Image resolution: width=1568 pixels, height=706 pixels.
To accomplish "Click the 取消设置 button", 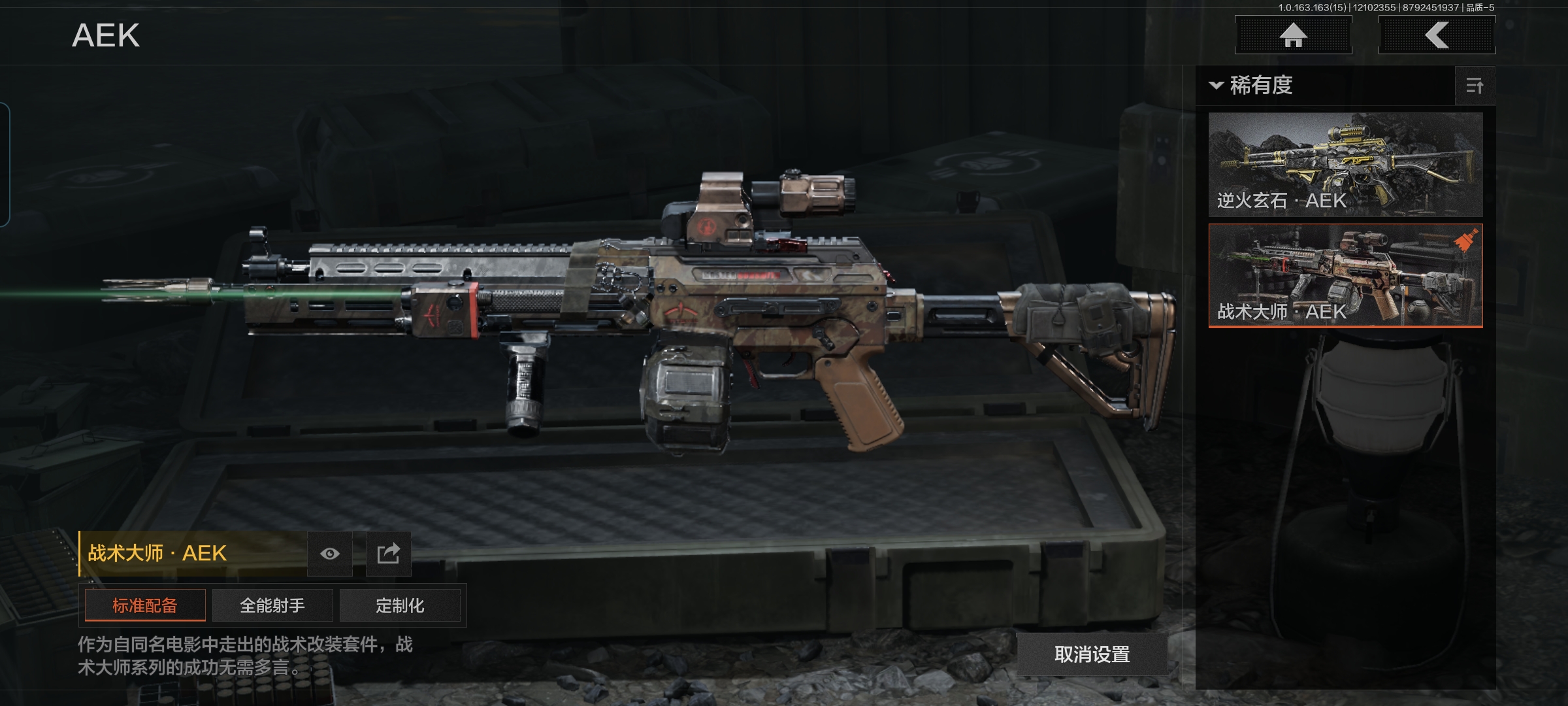I will [1092, 654].
